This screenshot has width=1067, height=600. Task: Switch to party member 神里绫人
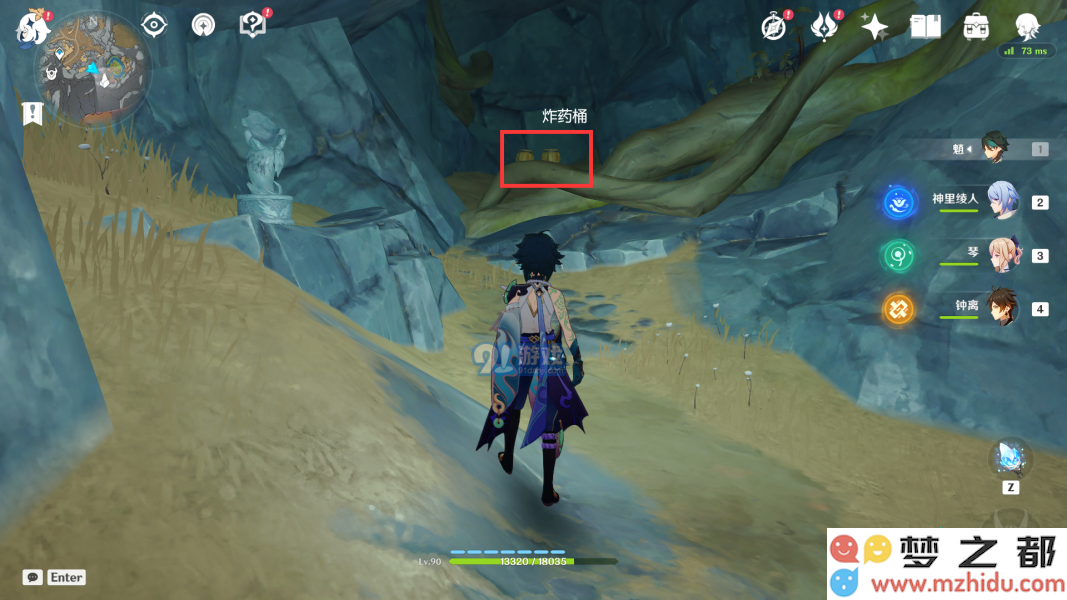[1003, 201]
